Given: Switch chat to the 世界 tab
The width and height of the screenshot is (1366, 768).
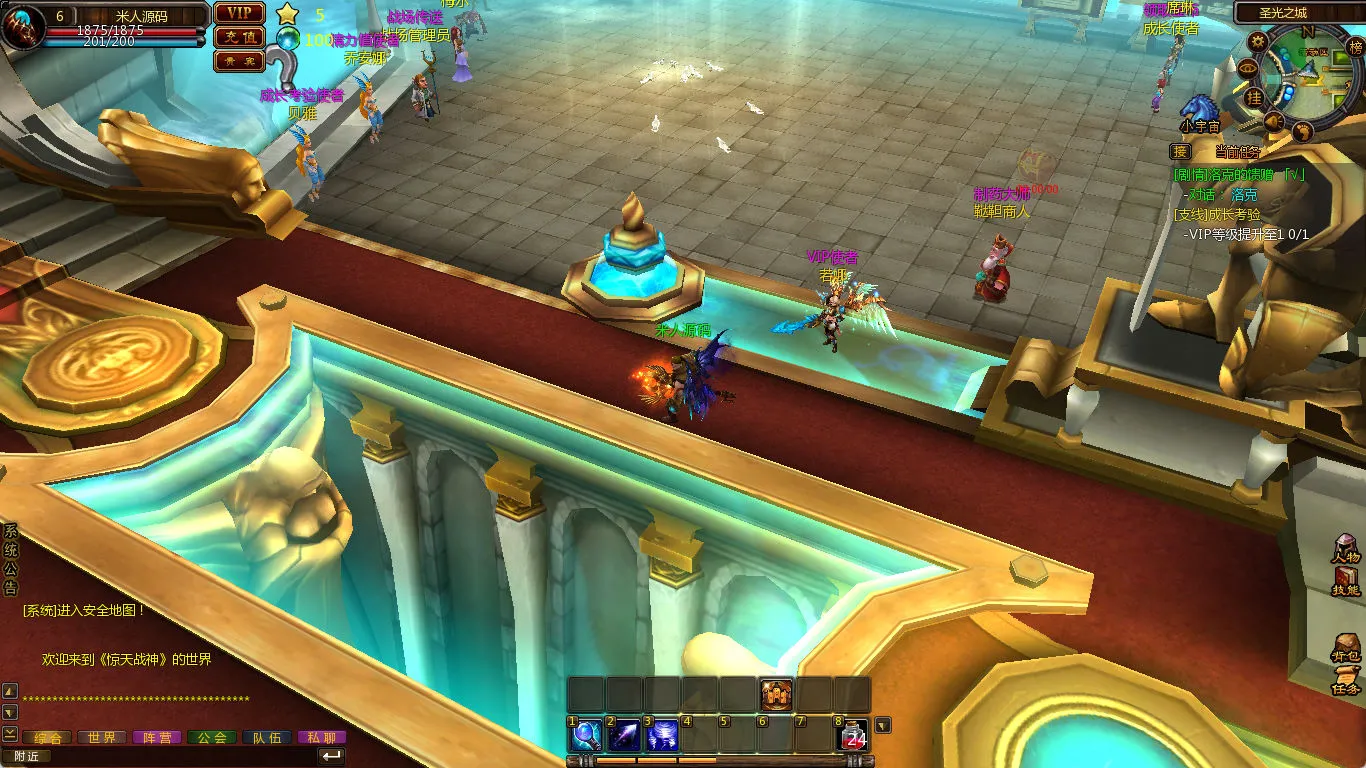Looking at the screenshot, I should coord(101,737).
